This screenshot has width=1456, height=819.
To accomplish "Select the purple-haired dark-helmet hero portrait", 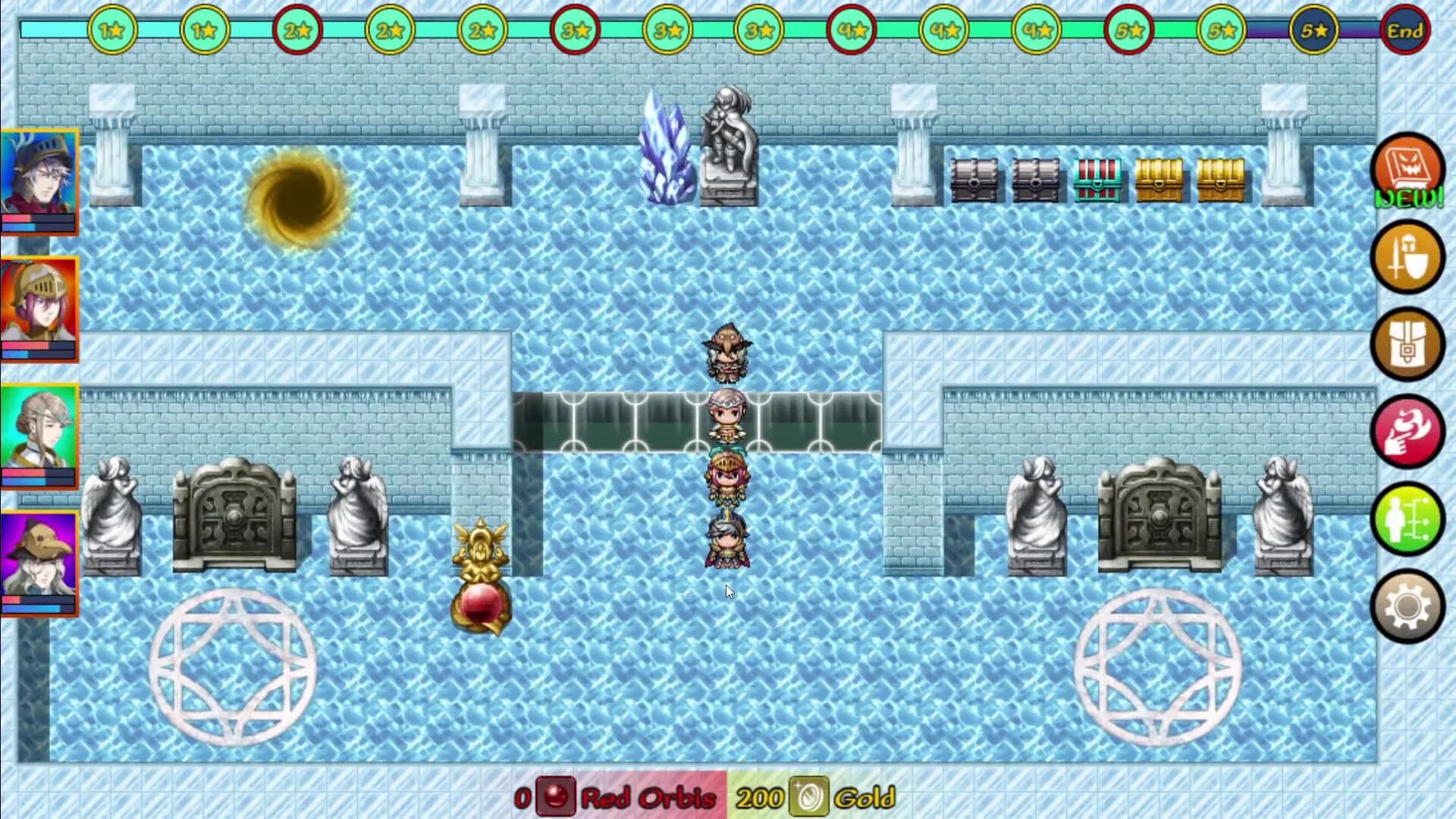I will 39,180.
